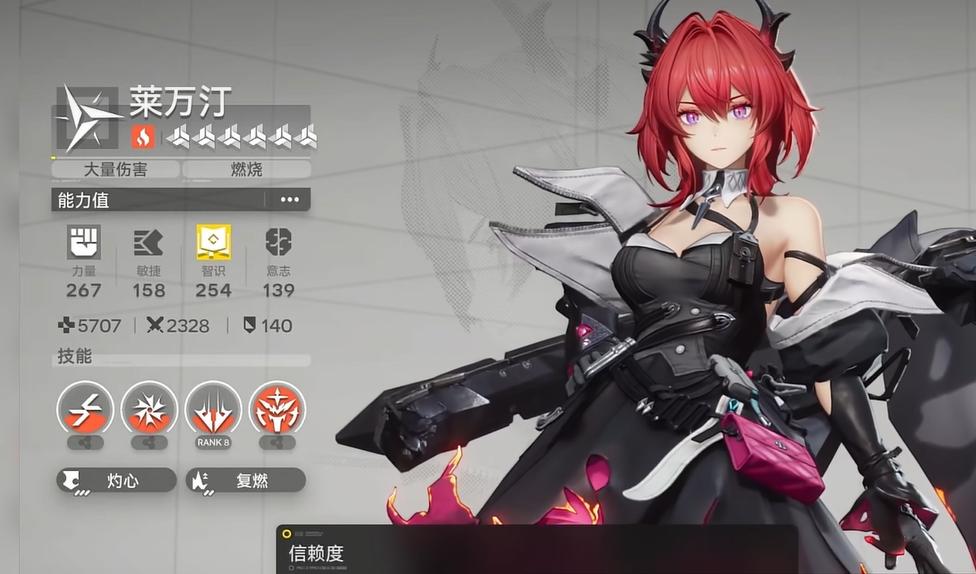Click the fire element icon under the name
Viewport: 976px width, 574px height.
tap(142, 136)
